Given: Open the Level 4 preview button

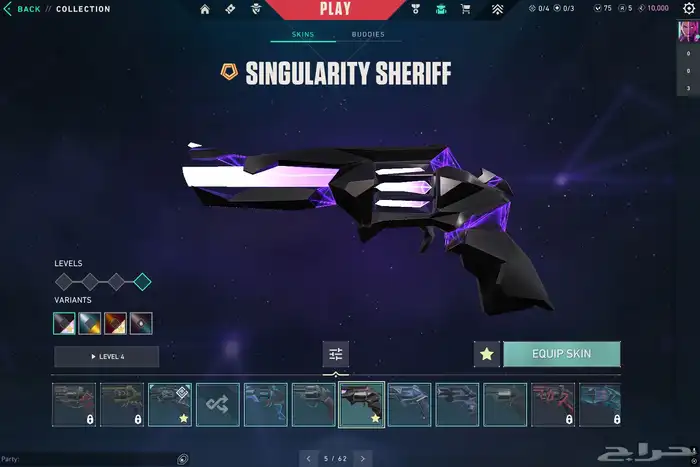Looking at the screenshot, I should pos(107,356).
